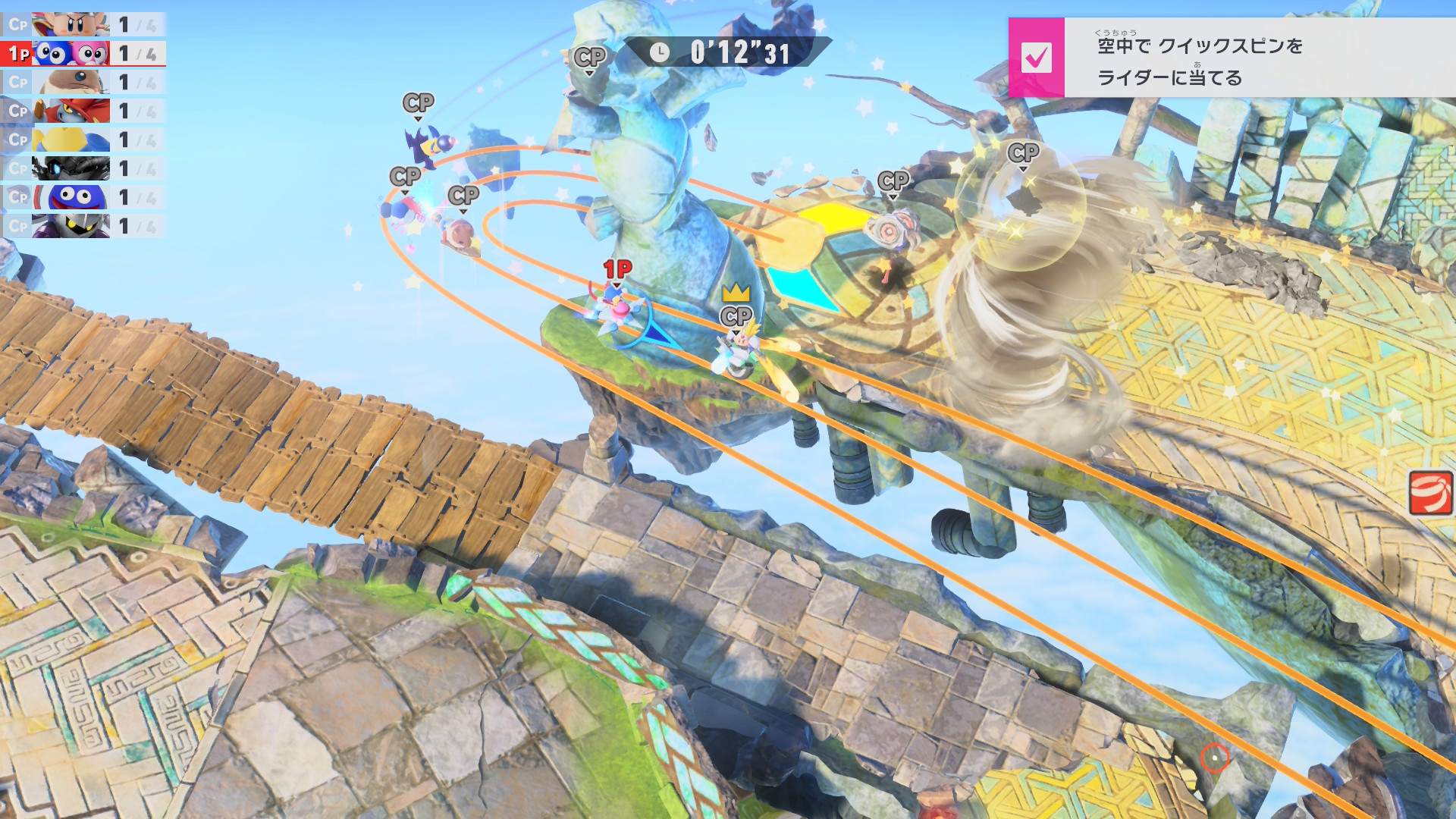Select Meta Knight's CP ranking row
This screenshot has height=819, width=1456.
tap(83, 226)
